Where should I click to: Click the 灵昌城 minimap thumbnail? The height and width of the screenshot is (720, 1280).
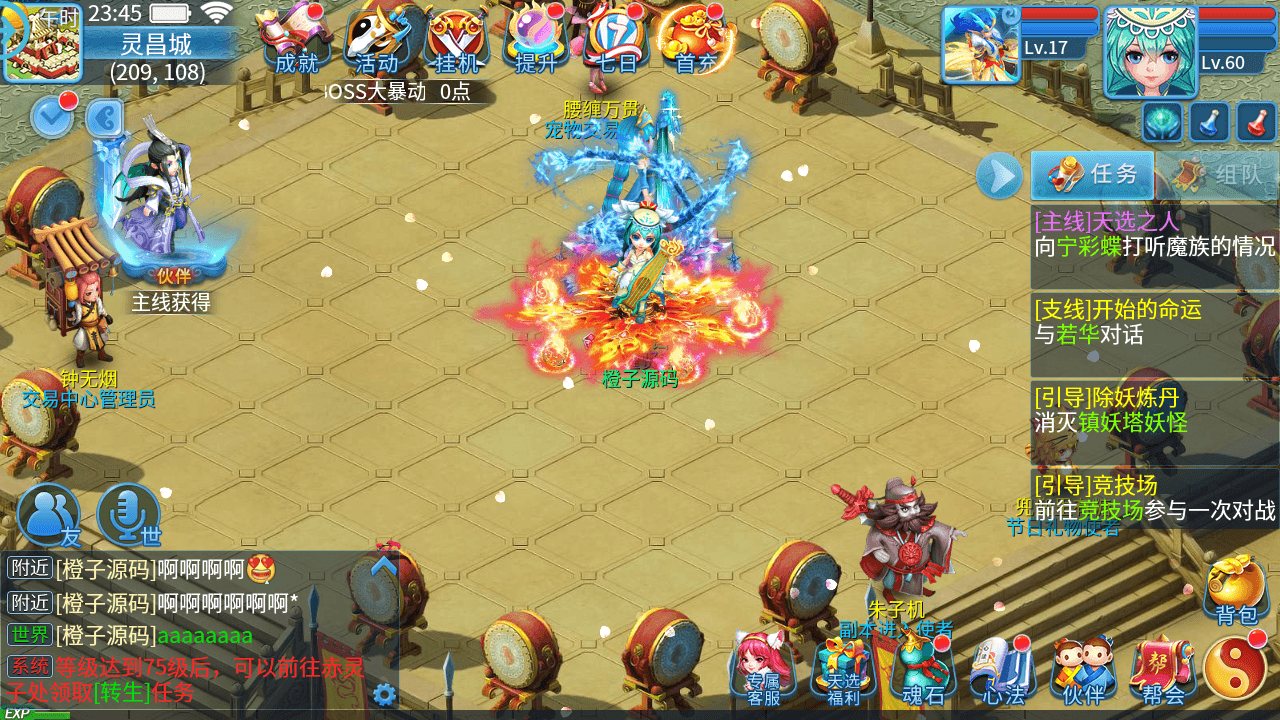coord(44,44)
